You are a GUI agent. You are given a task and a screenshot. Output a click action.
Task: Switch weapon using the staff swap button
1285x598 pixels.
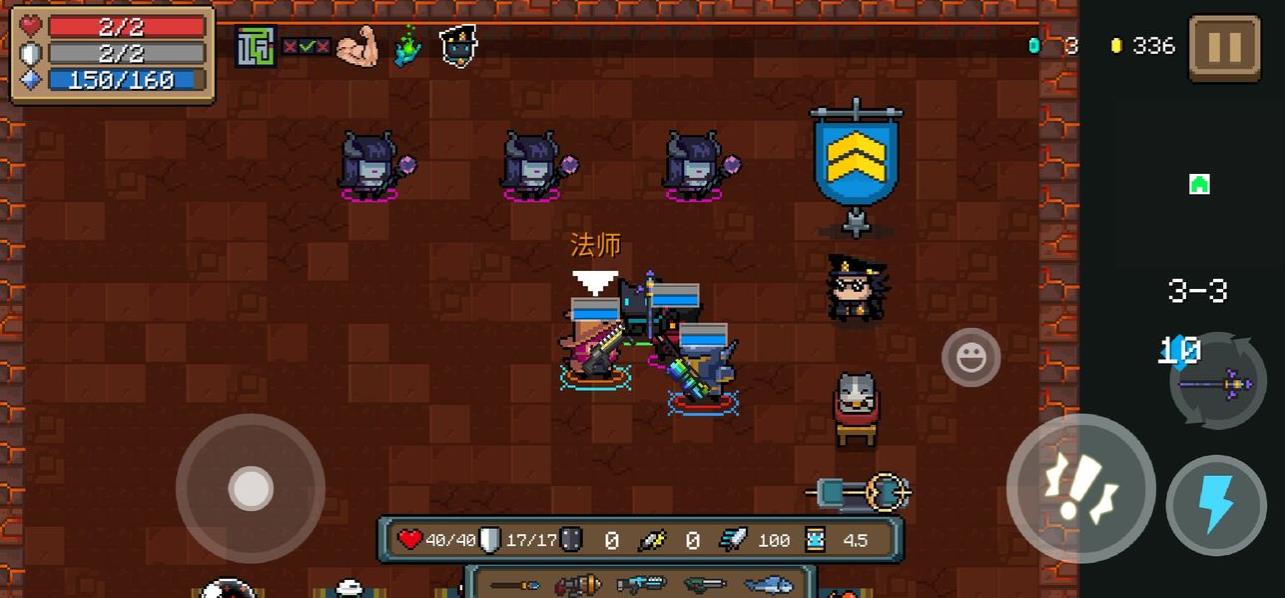click(1219, 381)
